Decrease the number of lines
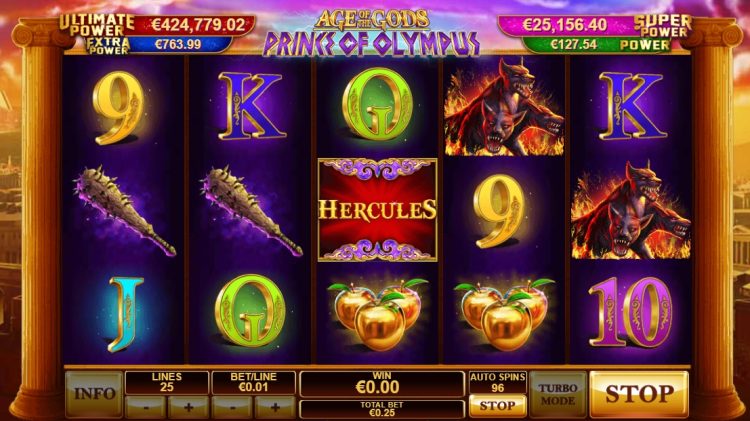The width and height of the screenshot is (750, 421). point(146,407)
